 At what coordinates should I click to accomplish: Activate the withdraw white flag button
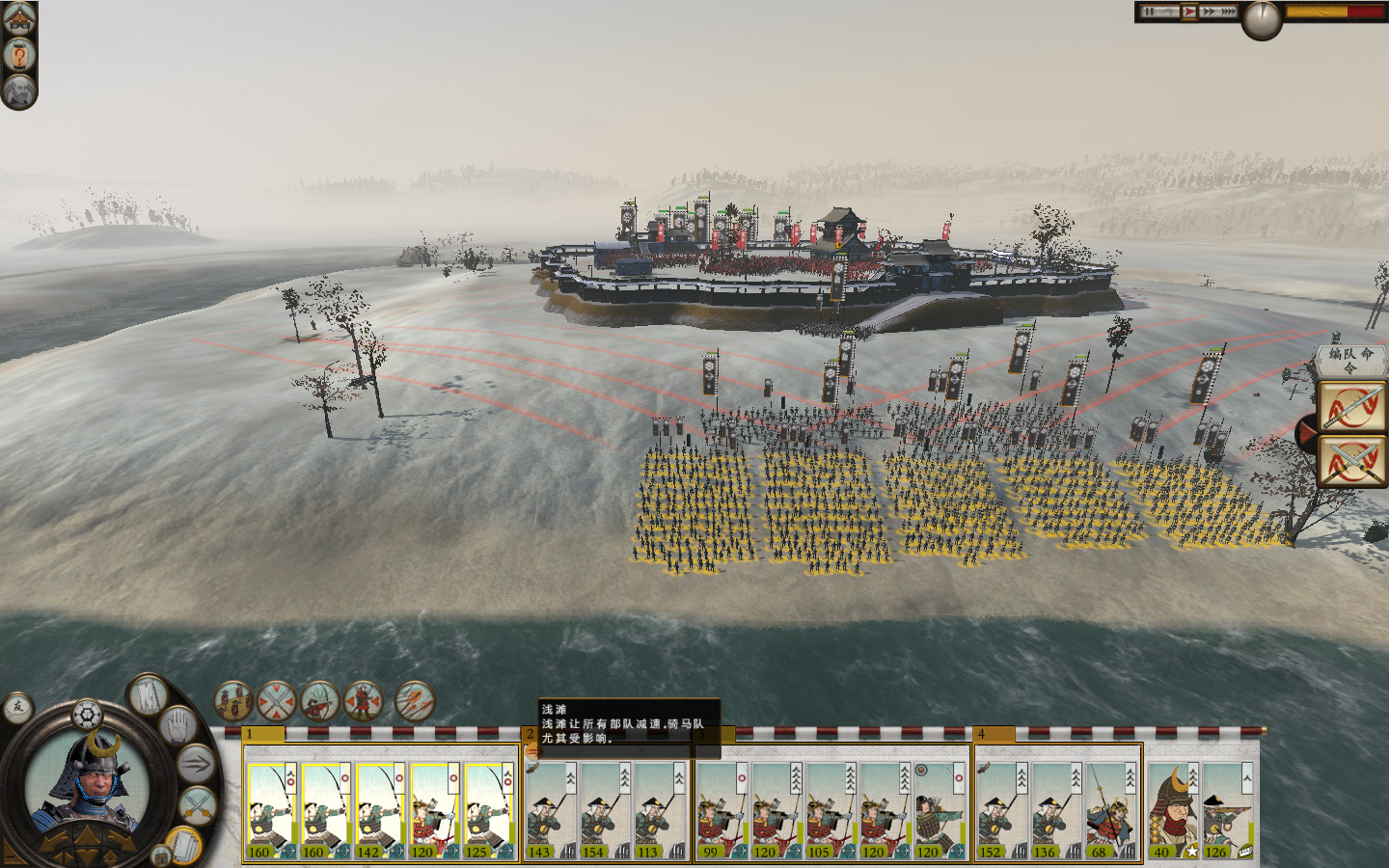click(x=147, y=695)
